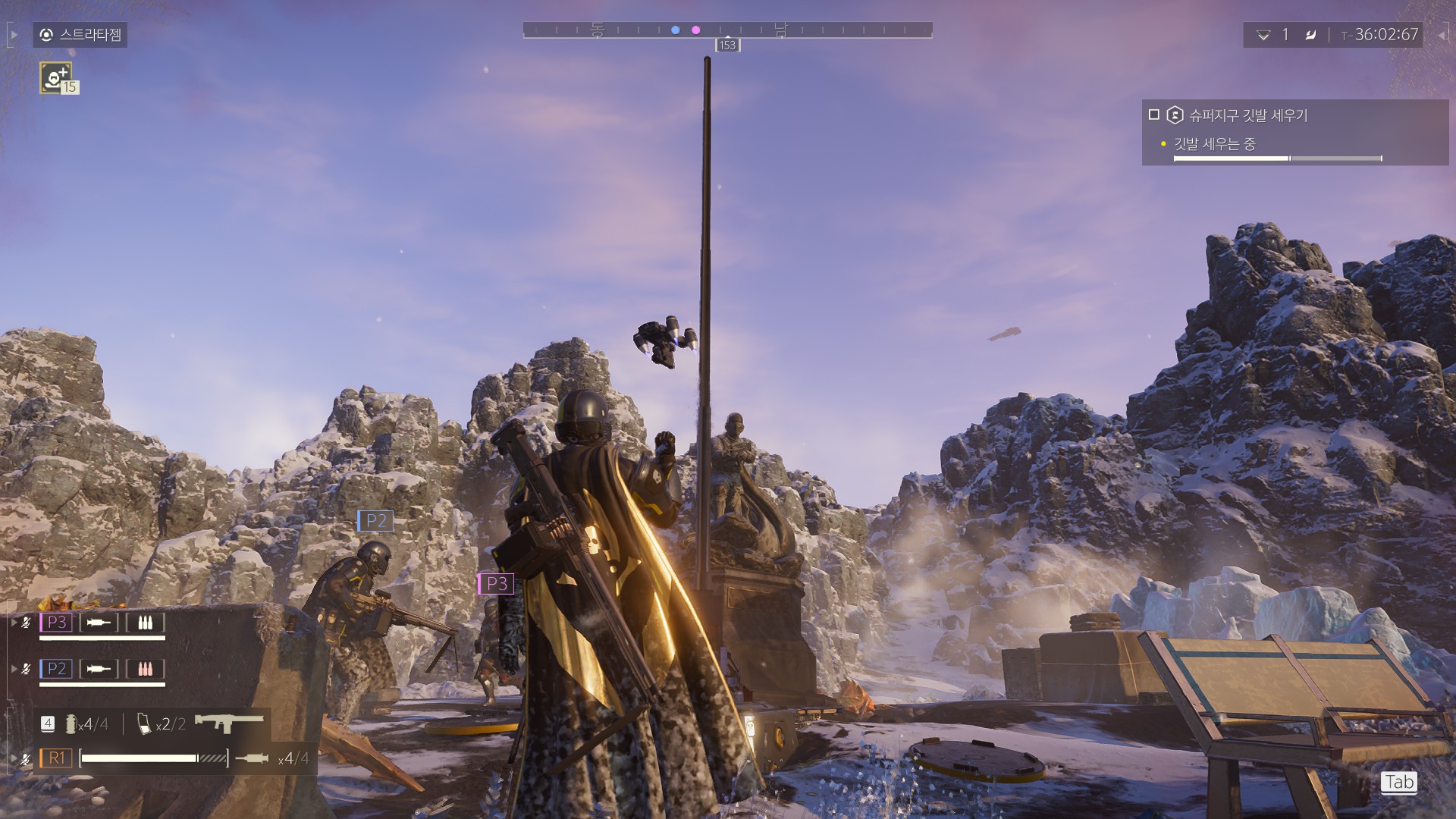Toggle P2's muted microphone icon
This screenshot has height=819, width=1456.
[x=27, y=669]
